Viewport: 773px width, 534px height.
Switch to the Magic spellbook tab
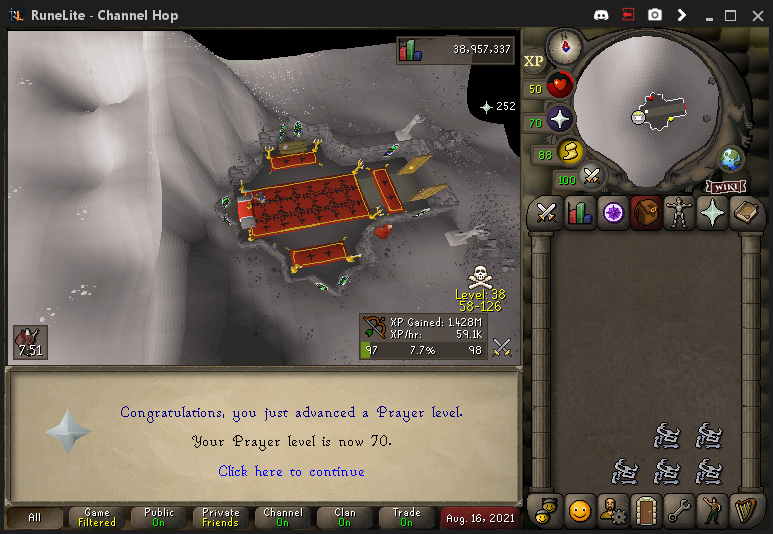pyautogui.click(x=745, y=212)
